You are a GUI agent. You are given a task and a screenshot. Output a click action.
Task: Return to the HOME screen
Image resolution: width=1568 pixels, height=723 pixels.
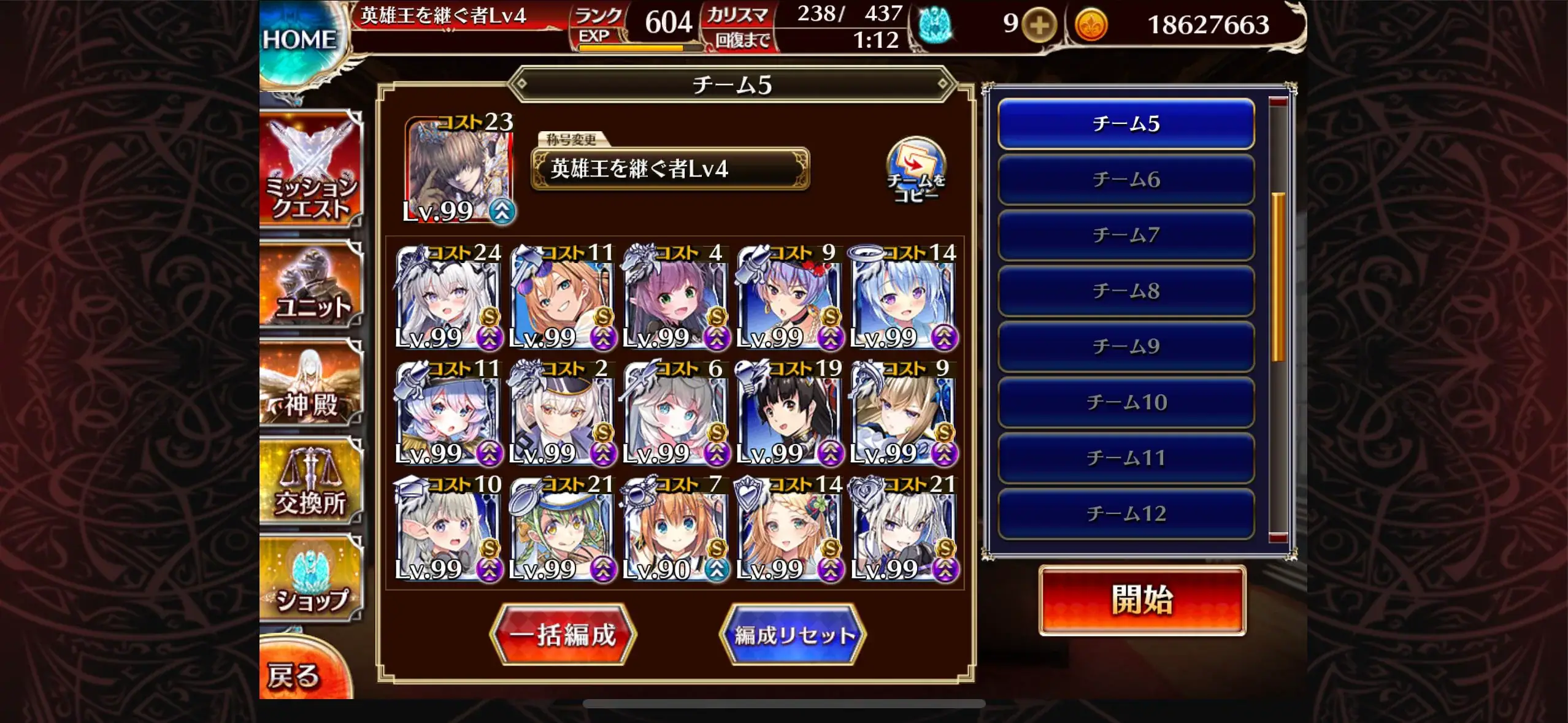301,37
